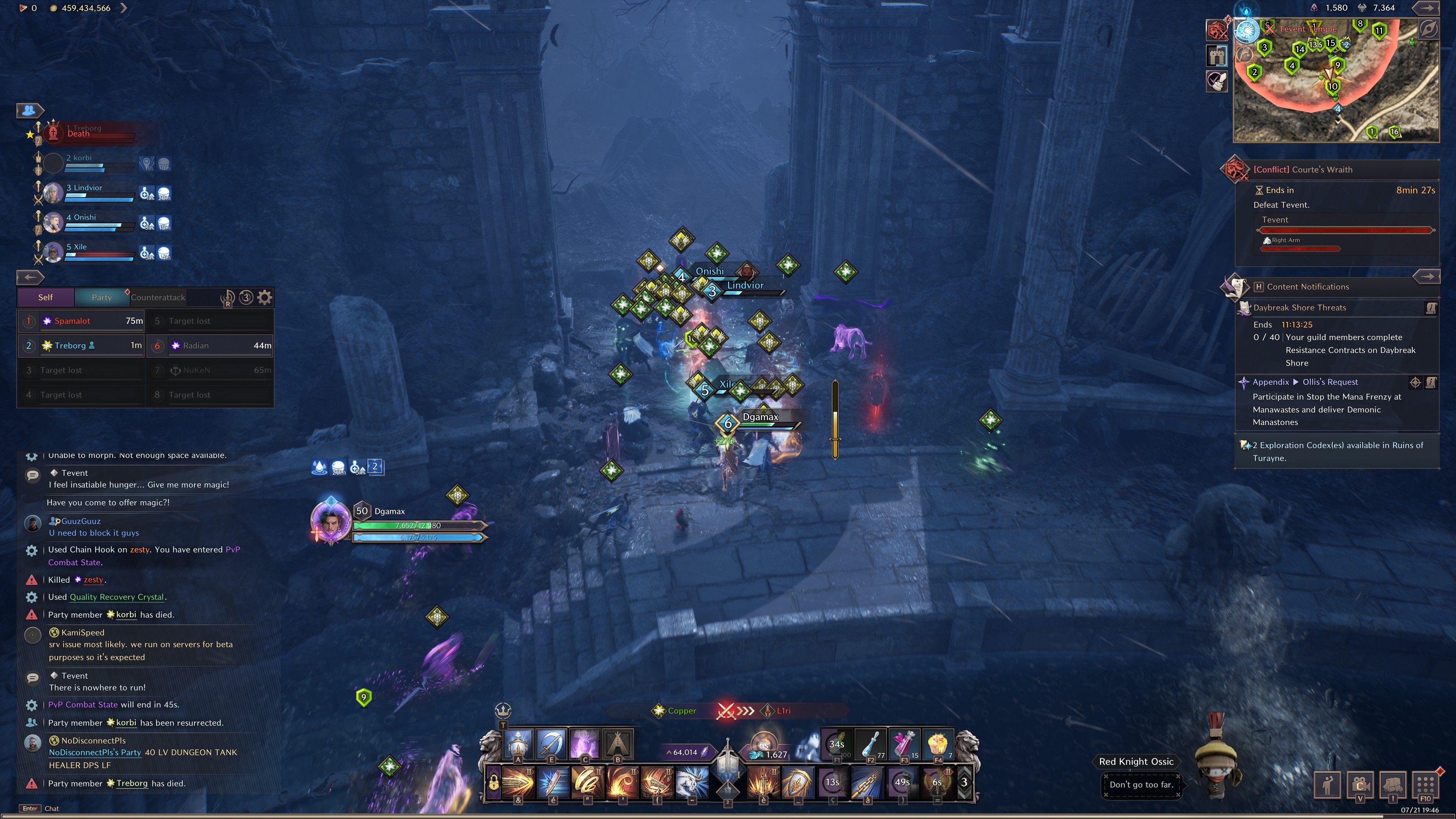Open target list gear settings
Screen dimensions: 1456x819
(x=265, y=297)
